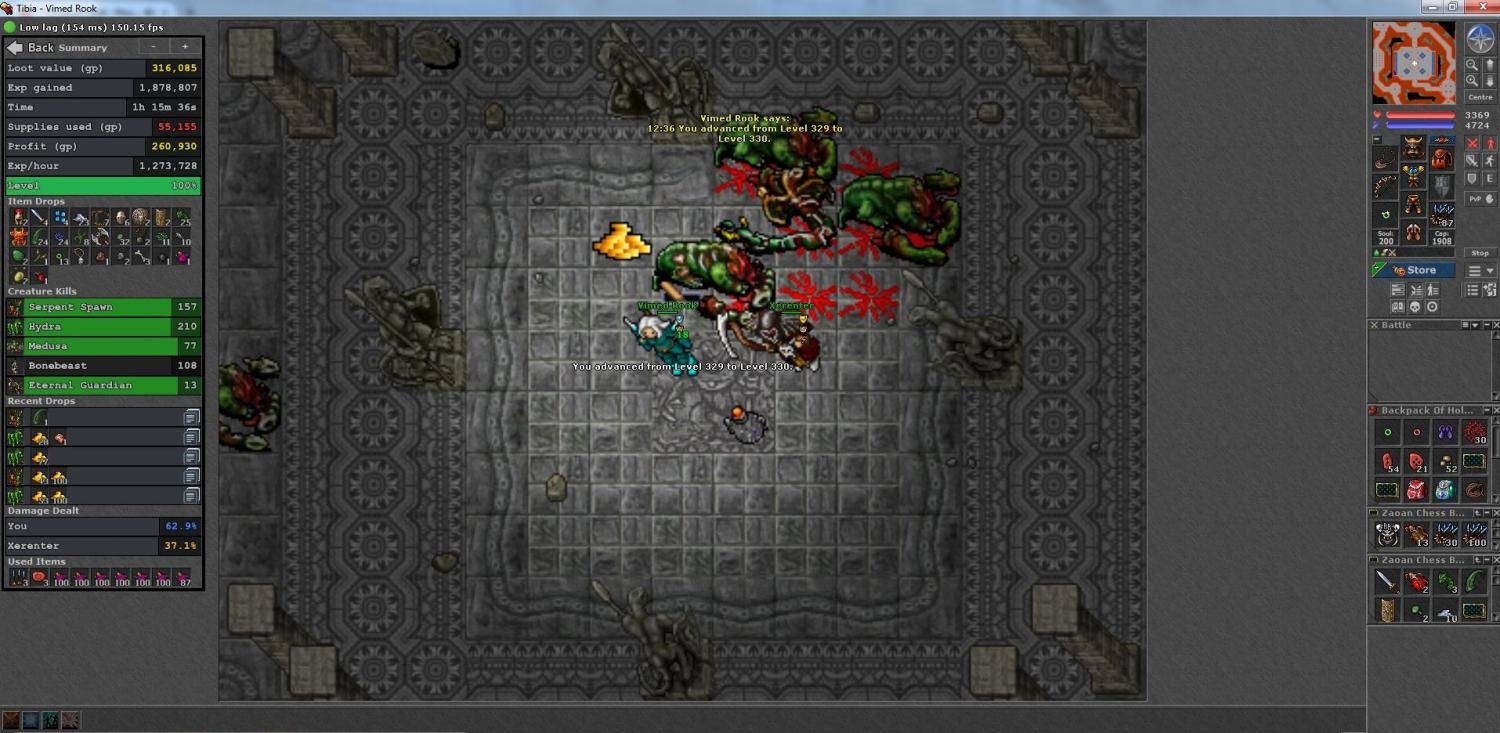Centre the minimap view

pyautogui.click(x=1480, y=97)
